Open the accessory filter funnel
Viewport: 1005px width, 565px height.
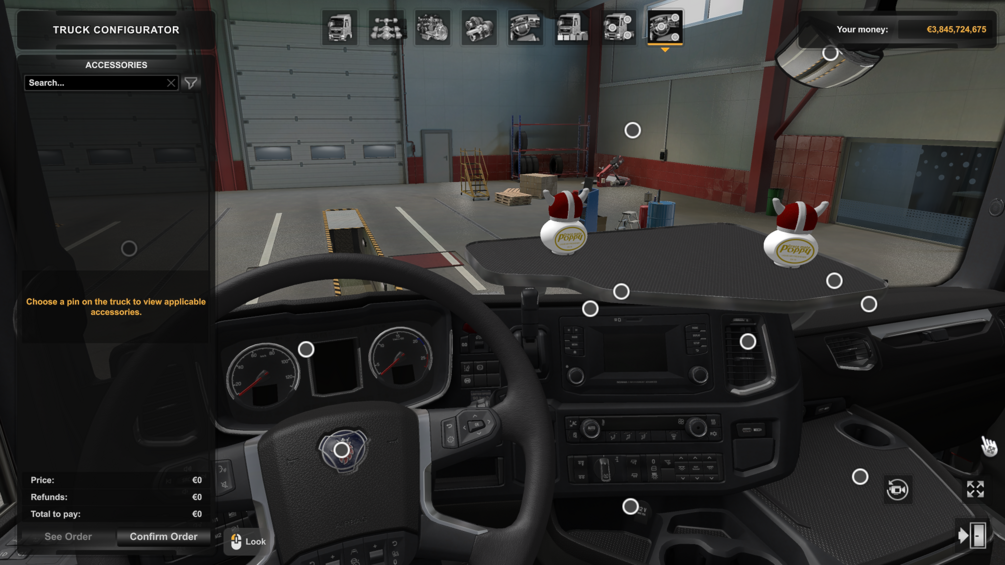(x=191, y=83)
